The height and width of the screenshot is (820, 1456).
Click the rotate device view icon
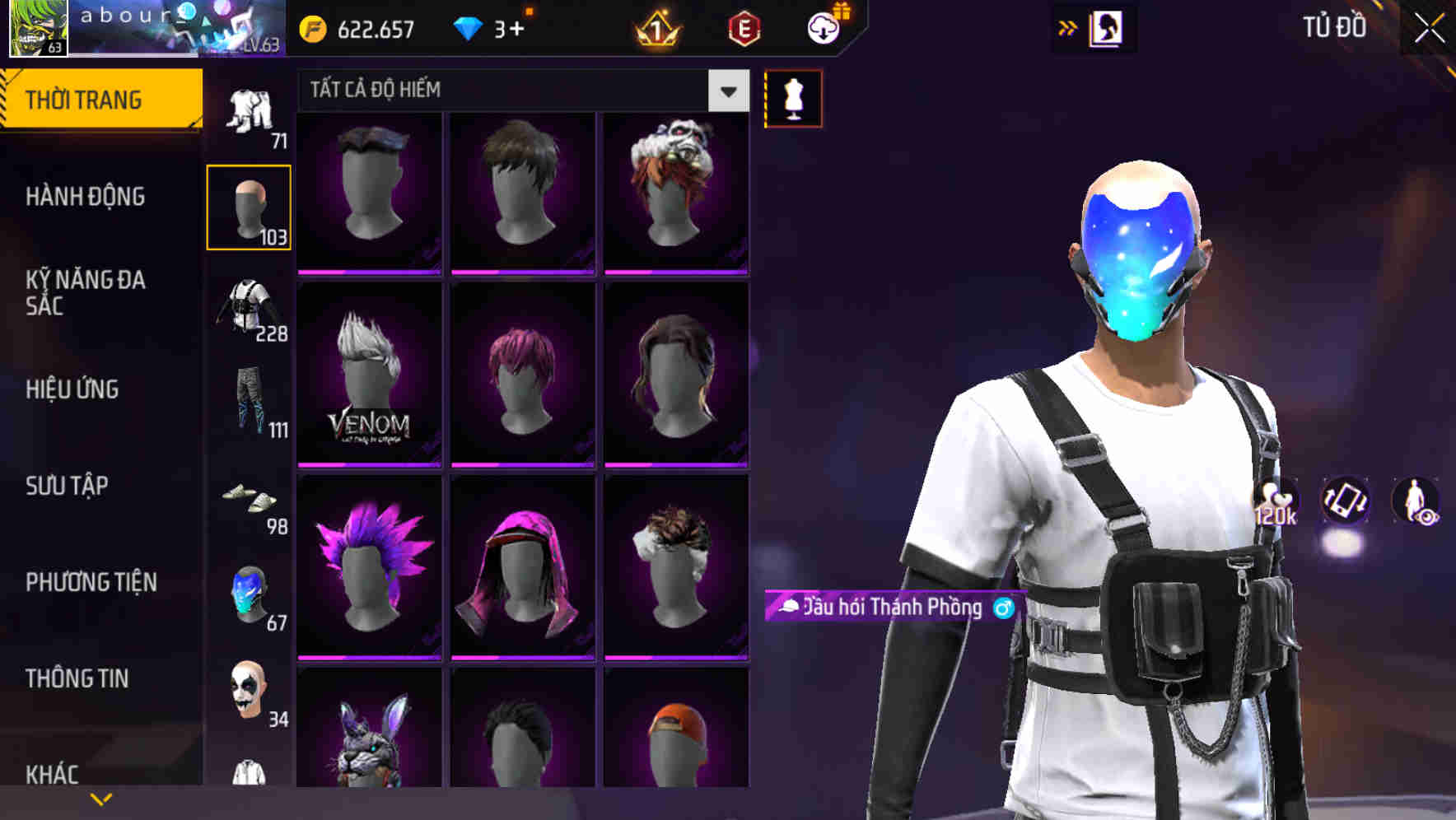pos(1346,502)
